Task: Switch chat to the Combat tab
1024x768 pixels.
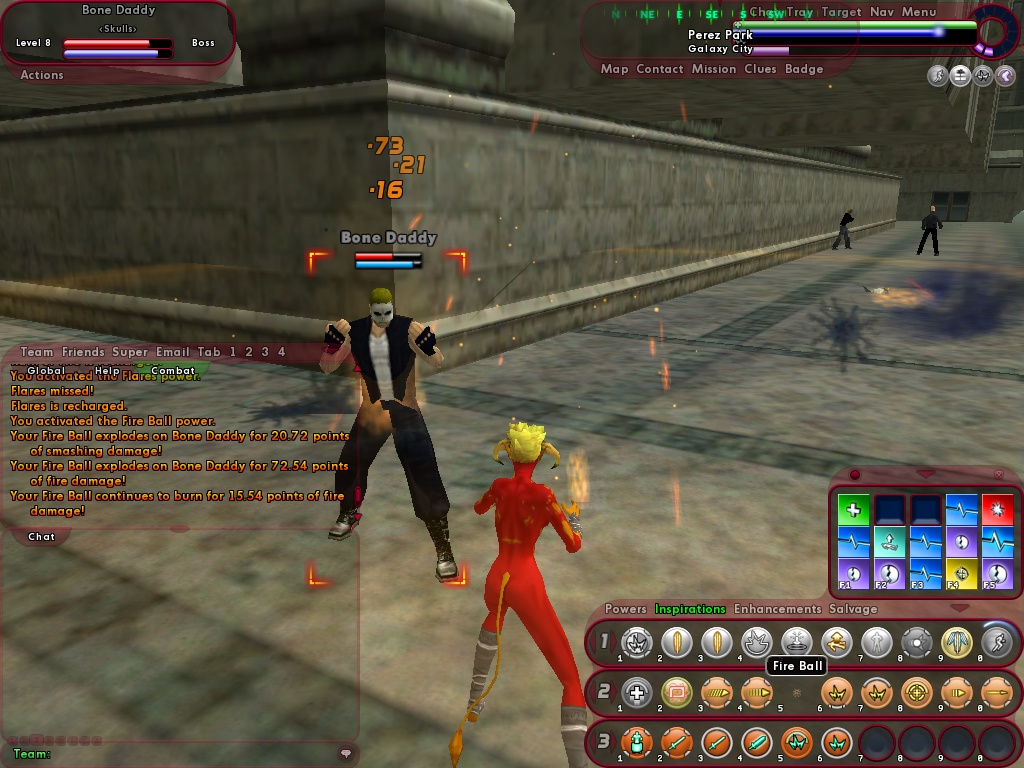Action: 173,371
